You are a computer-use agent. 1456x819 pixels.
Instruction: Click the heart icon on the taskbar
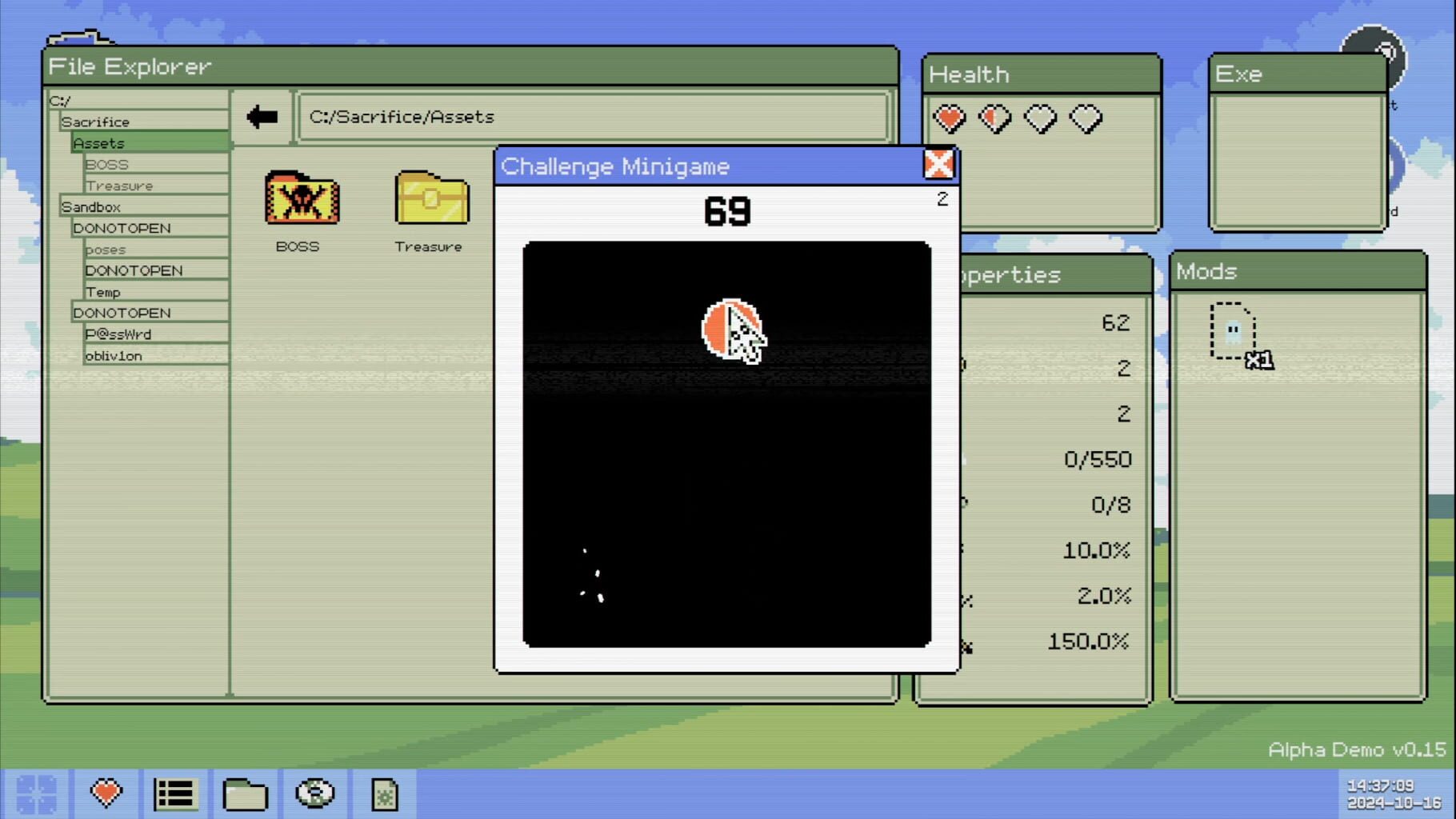tap(106, 793)
